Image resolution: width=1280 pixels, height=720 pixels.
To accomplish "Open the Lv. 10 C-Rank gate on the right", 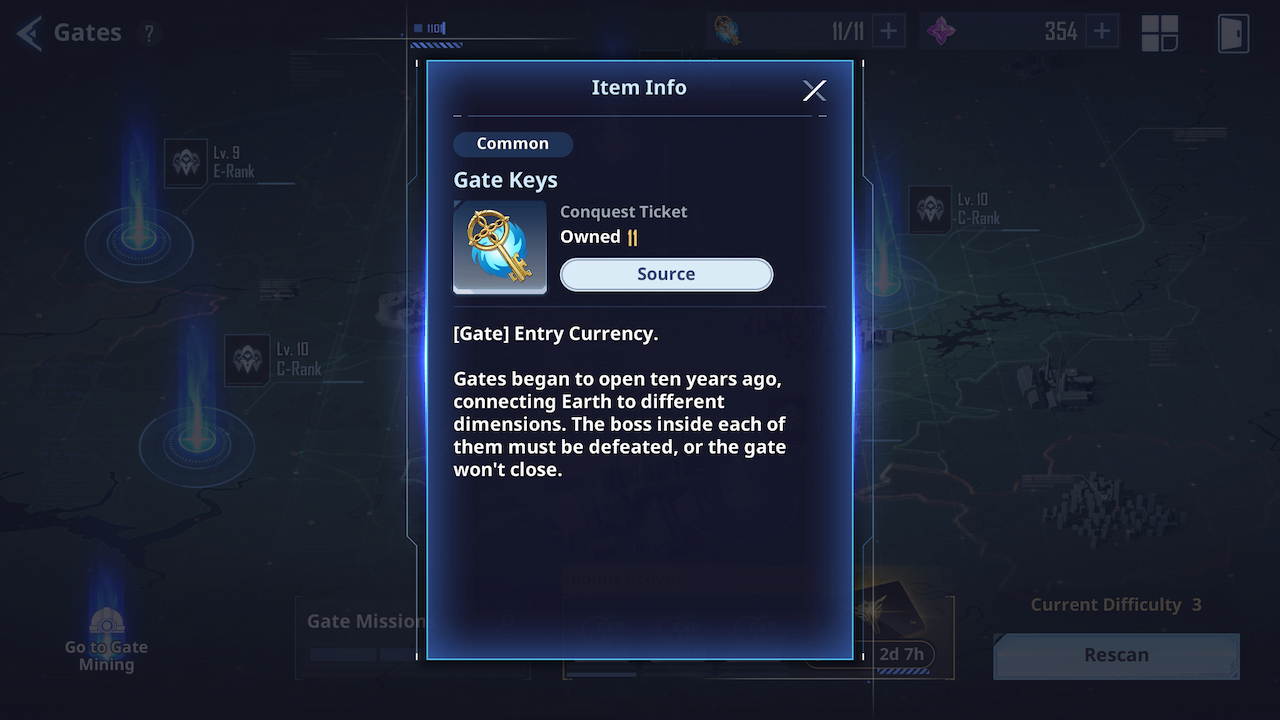I will 930,210.
